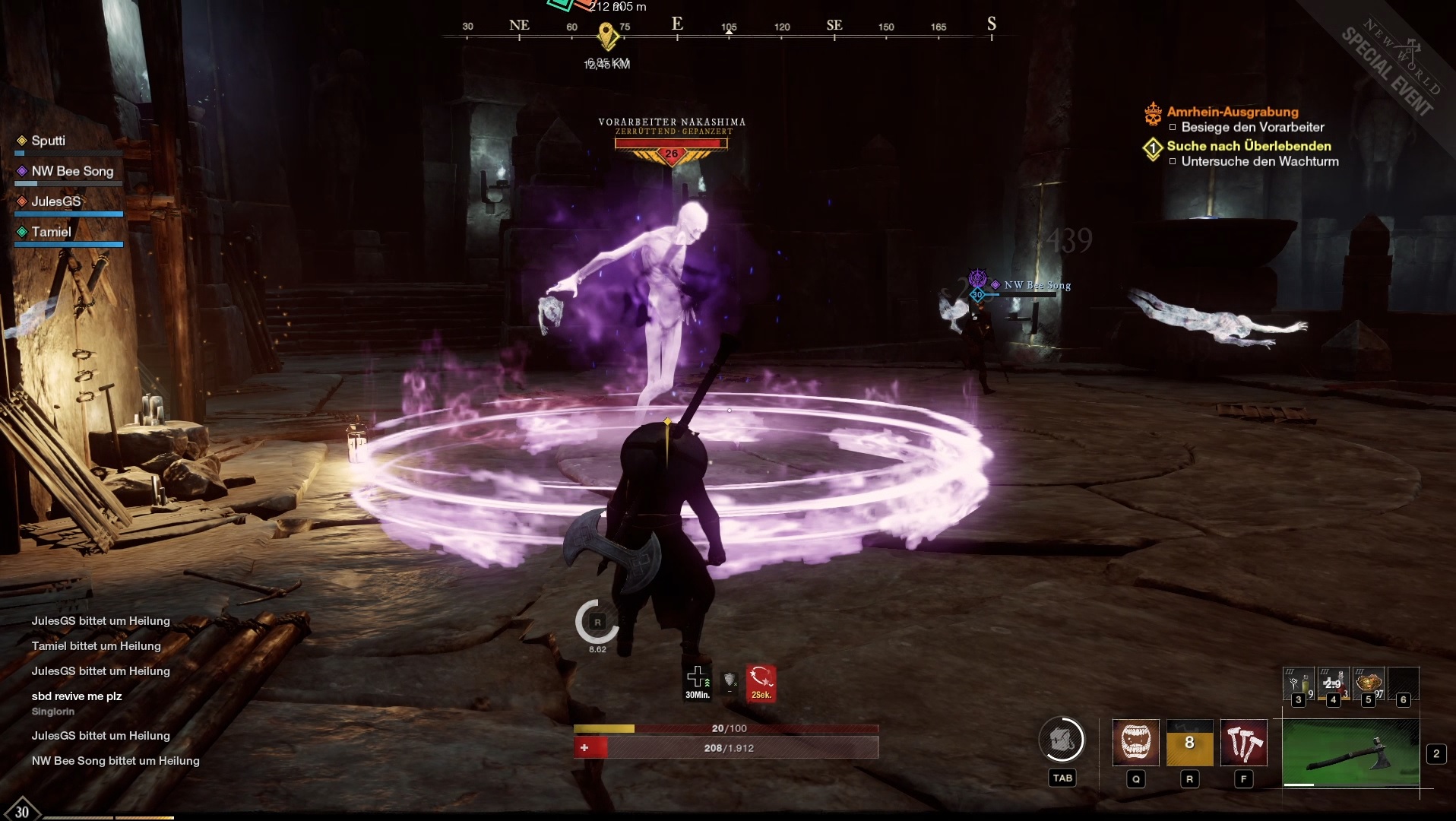Select party member Sputti in the group list
The height and width of the screenshot is (821, 1456).
48,141
